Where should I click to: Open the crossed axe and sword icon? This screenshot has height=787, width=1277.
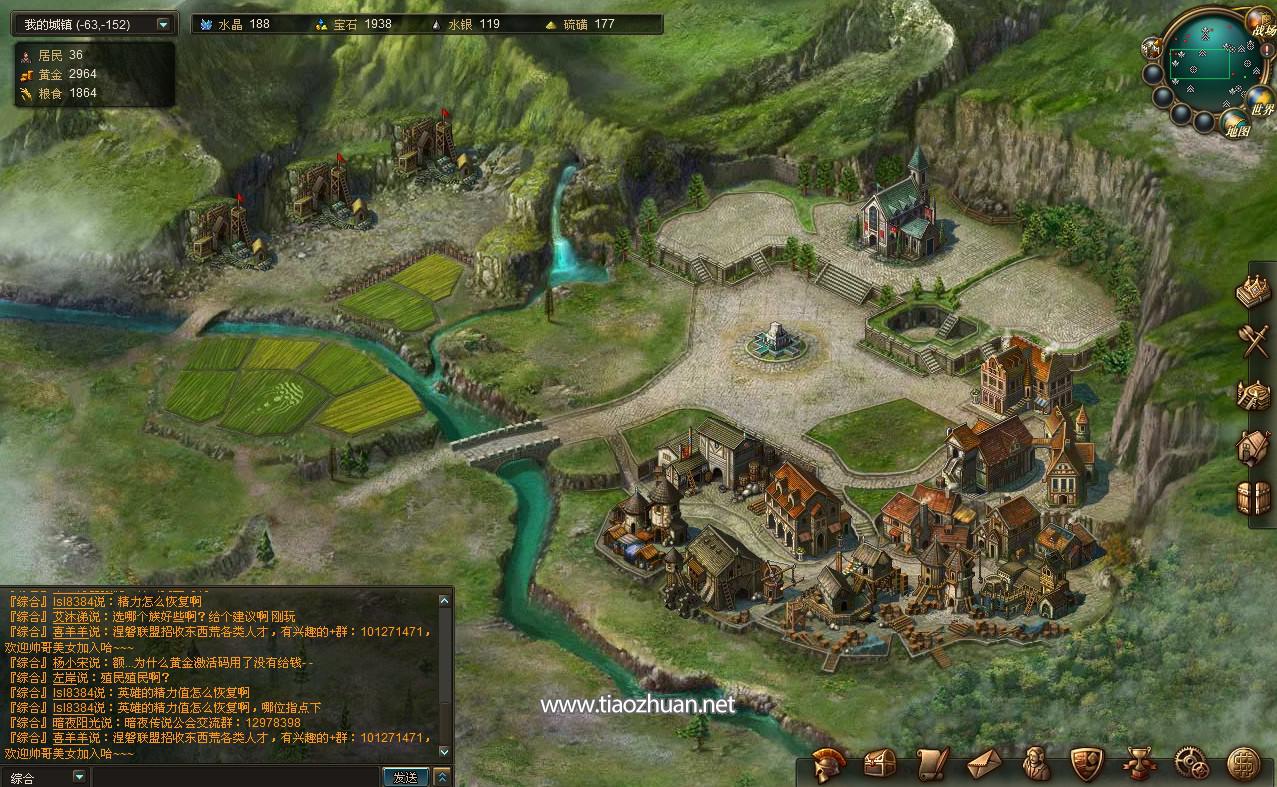1253,341
